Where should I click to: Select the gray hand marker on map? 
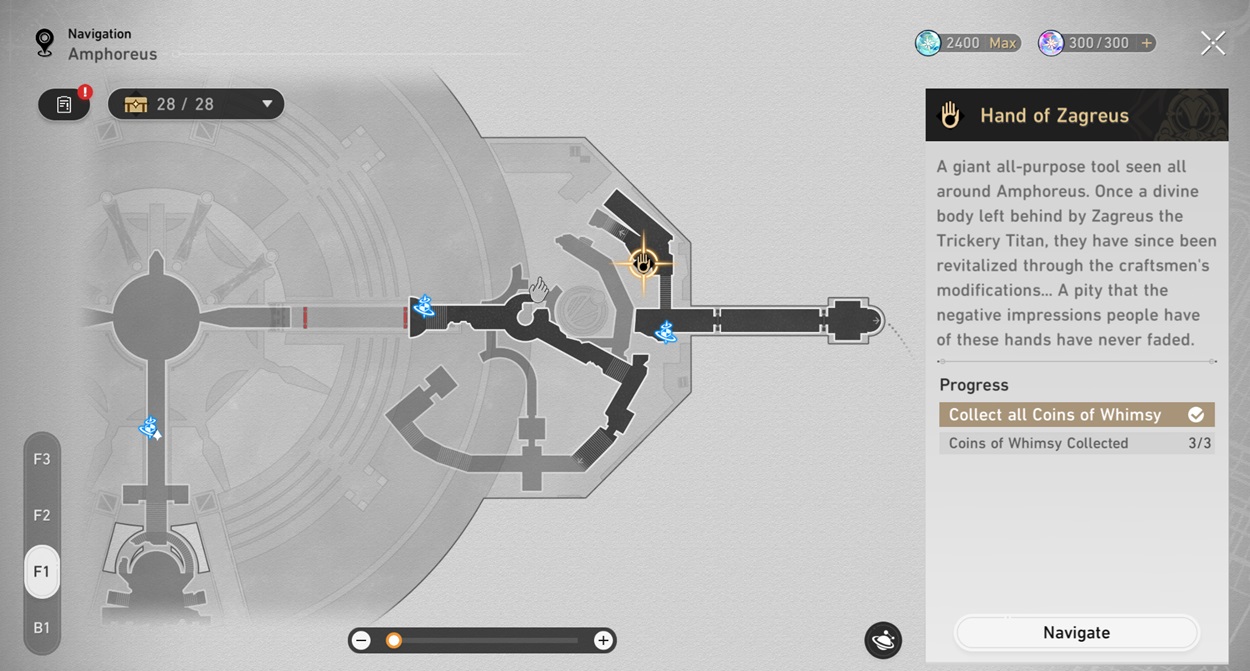[539, 290]
